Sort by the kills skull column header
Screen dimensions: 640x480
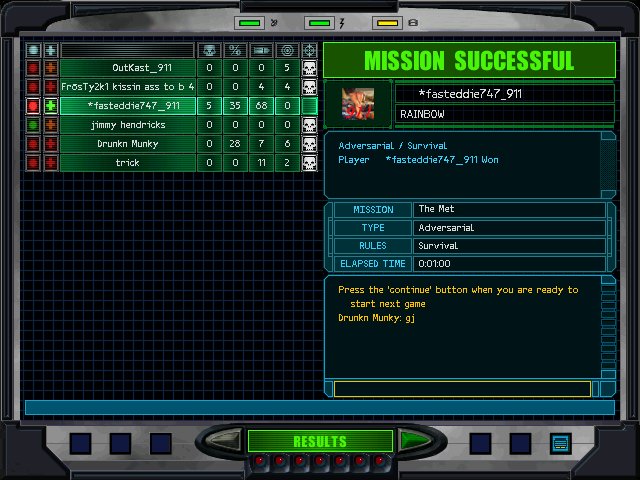tap(209, 50)
